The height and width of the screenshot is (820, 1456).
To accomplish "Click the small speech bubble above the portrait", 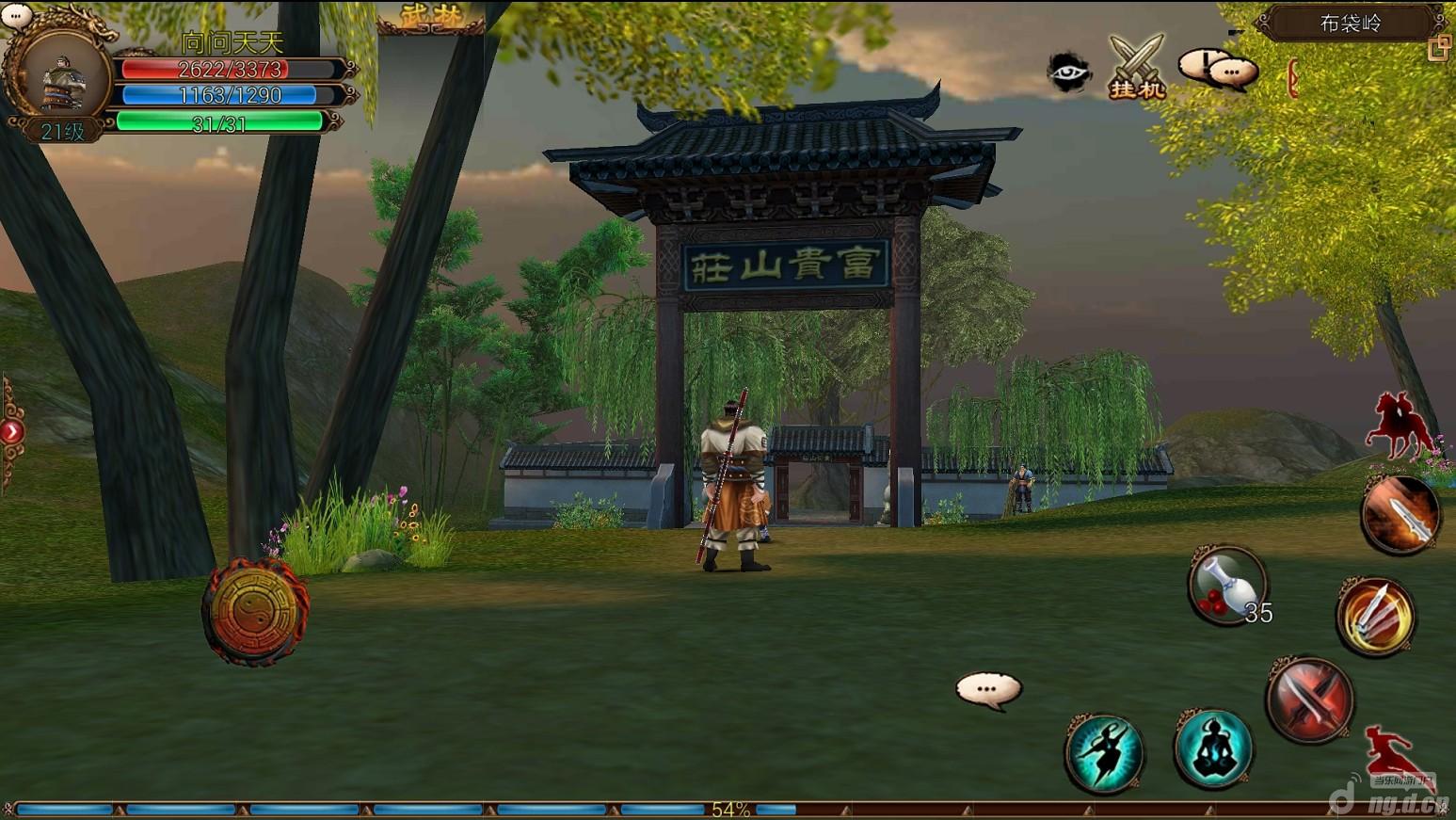I will 16,14.
